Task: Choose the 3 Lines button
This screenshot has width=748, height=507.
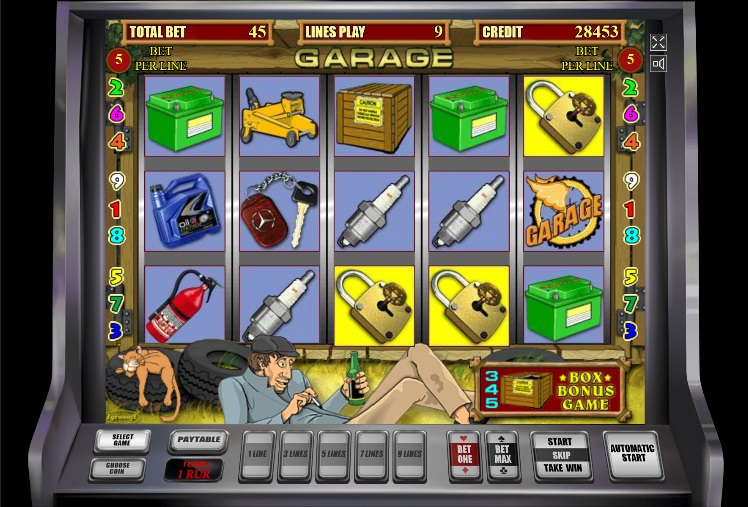Action: pyautogui.click(x=296, y=455)
